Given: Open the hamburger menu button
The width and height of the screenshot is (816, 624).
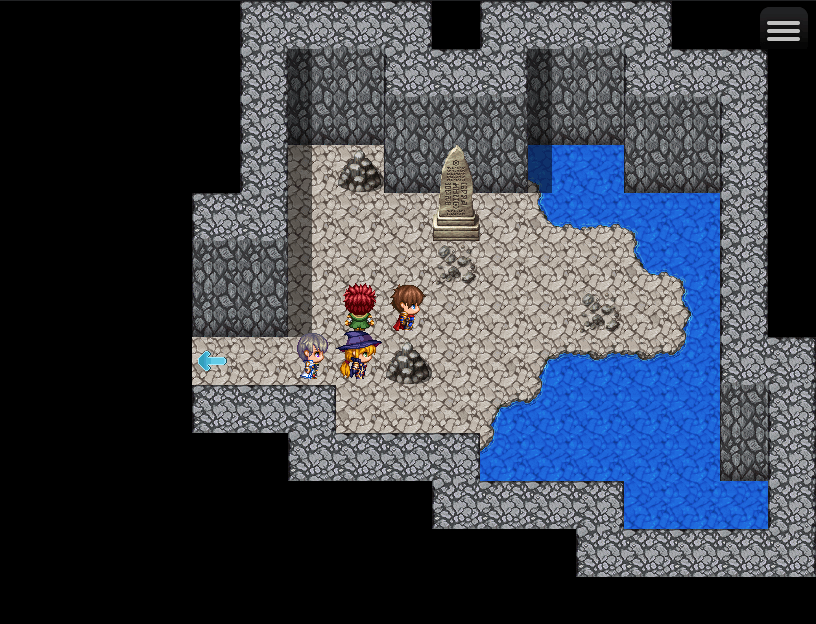Looking at the screenshot, I should (783, 31).
